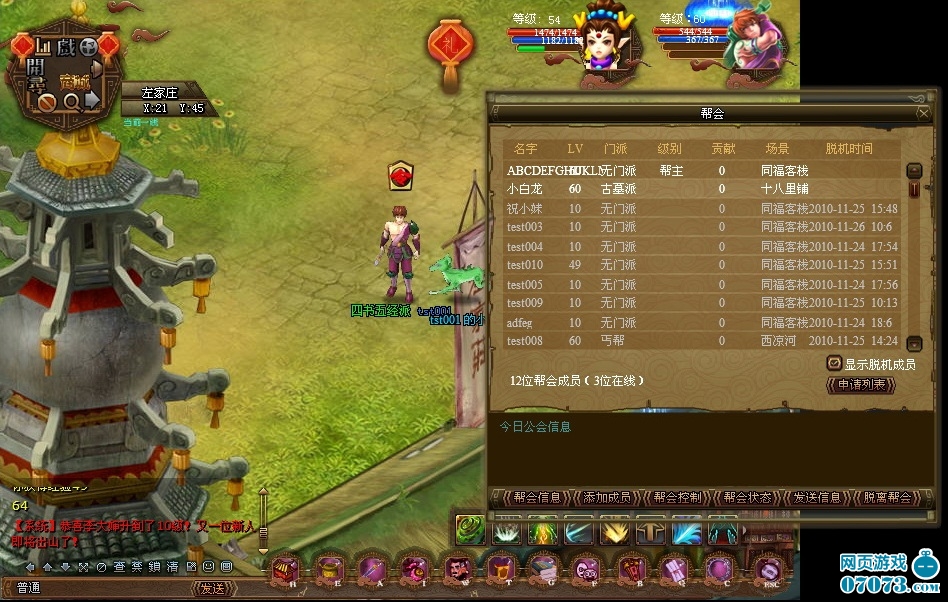
Task: Close the 帮会 guild window
Action: click(923, 113)
